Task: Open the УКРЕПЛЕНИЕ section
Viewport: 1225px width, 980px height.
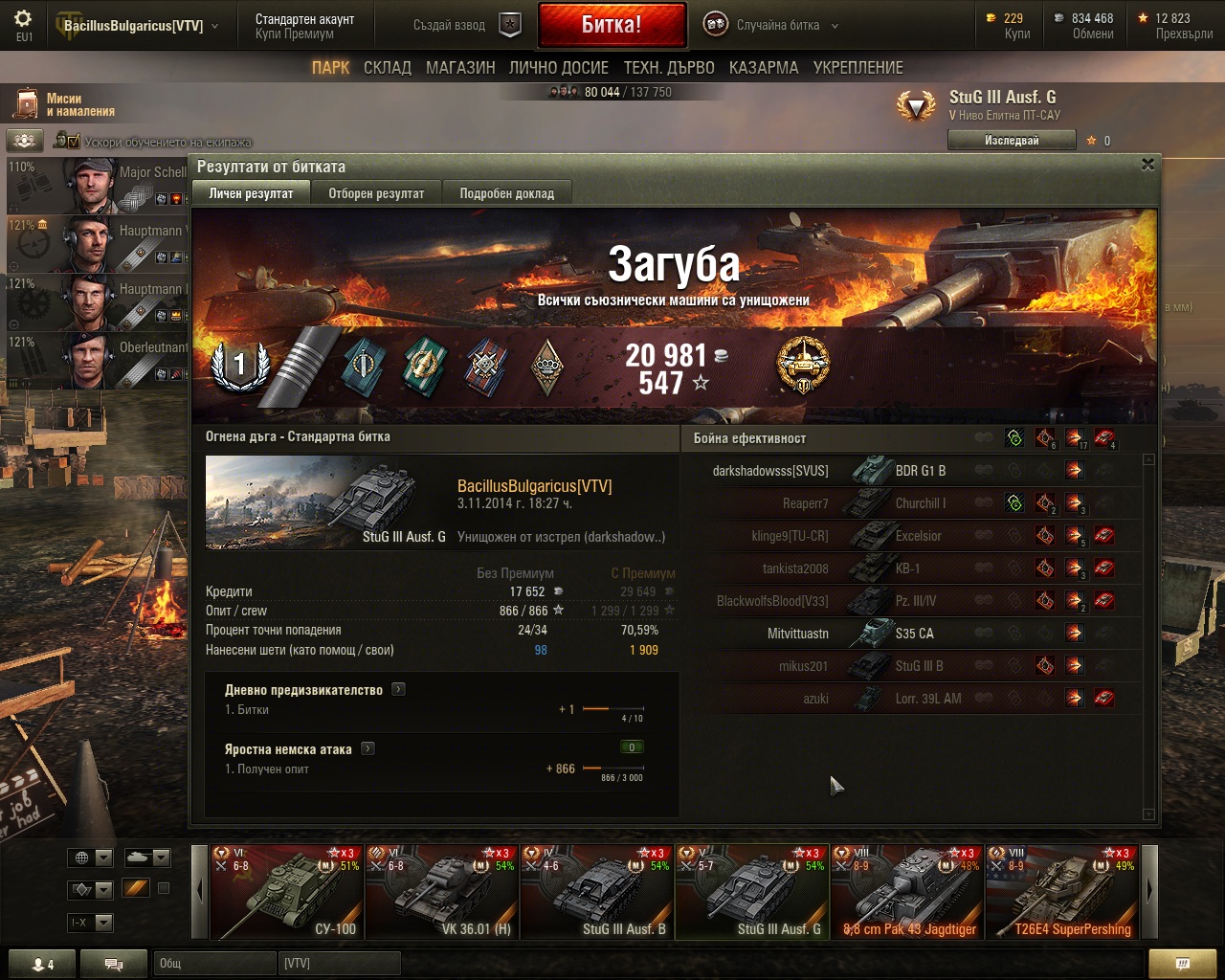Action: click(857, 68)
